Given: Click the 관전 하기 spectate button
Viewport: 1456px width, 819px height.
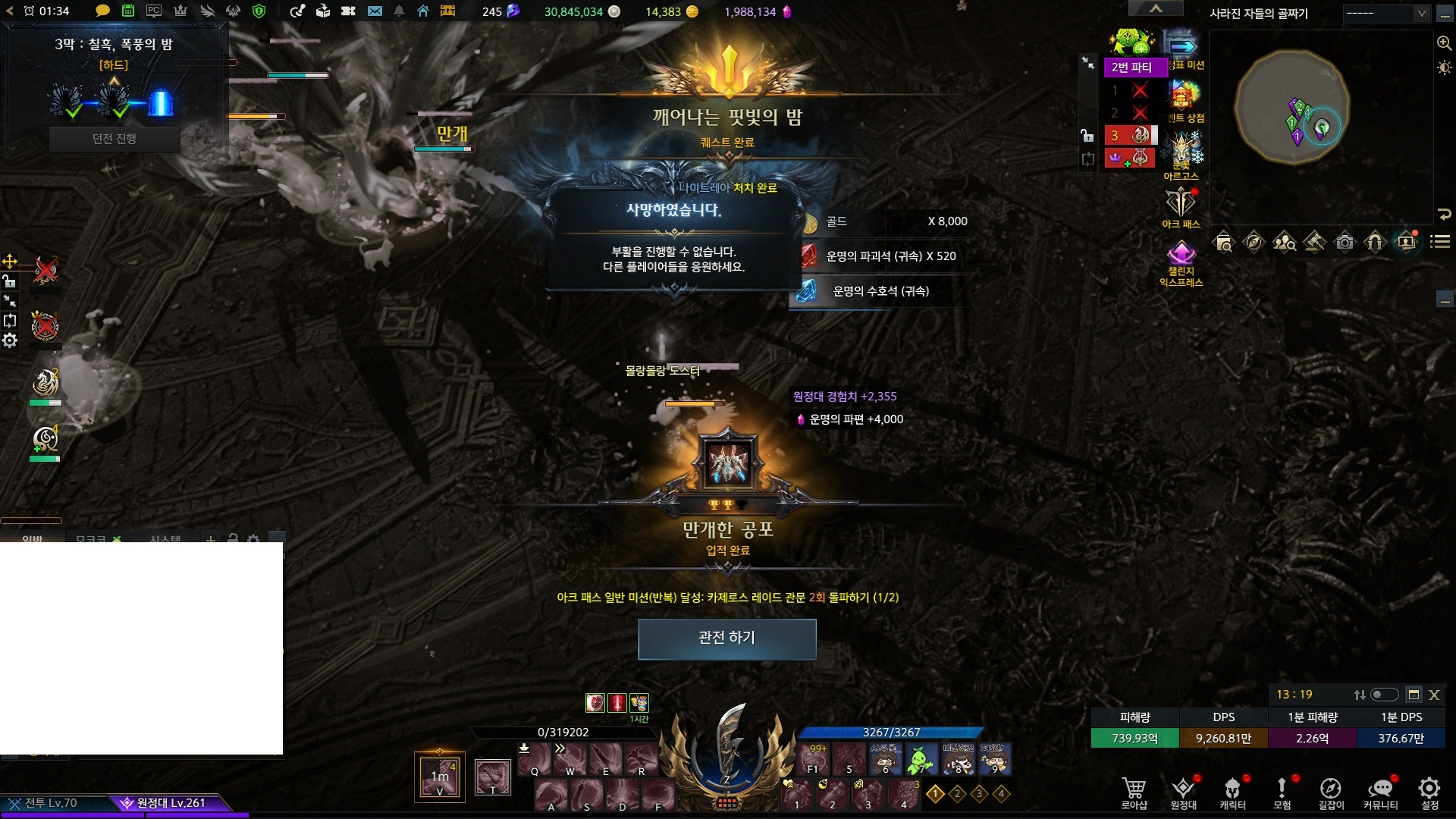Looking at the screenshot, I should pos(726,639).
